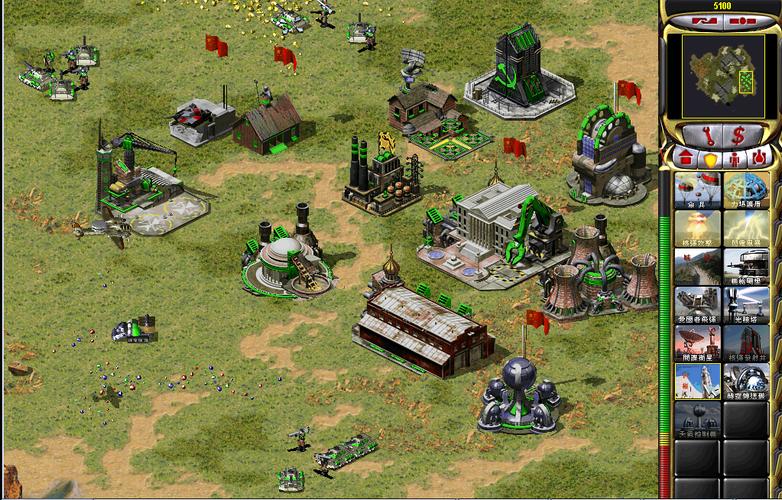Switch to the structures build tab
Image resolution: width=782 pixels, height=500 pixels.
[686, 157]
